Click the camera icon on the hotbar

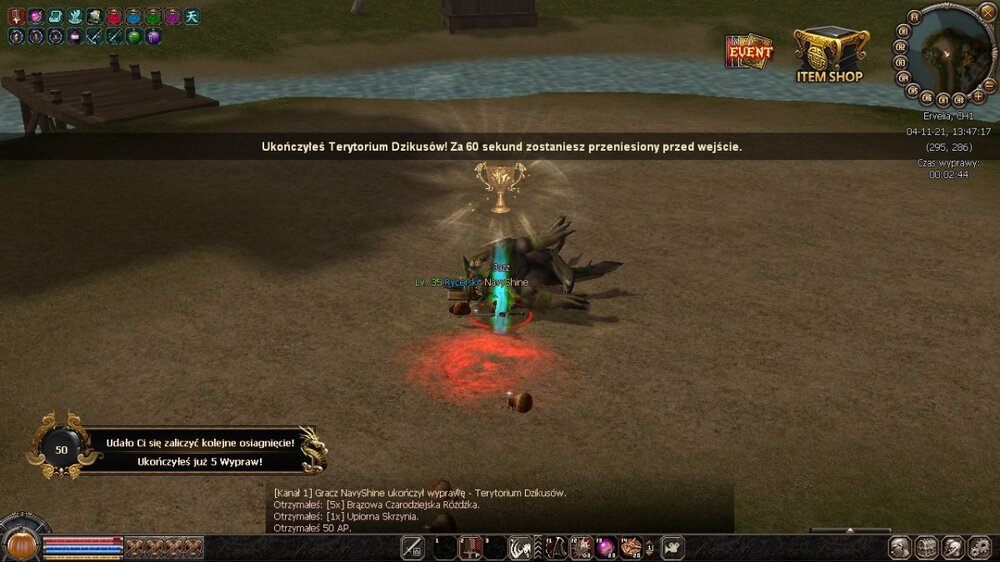(673, 547)
